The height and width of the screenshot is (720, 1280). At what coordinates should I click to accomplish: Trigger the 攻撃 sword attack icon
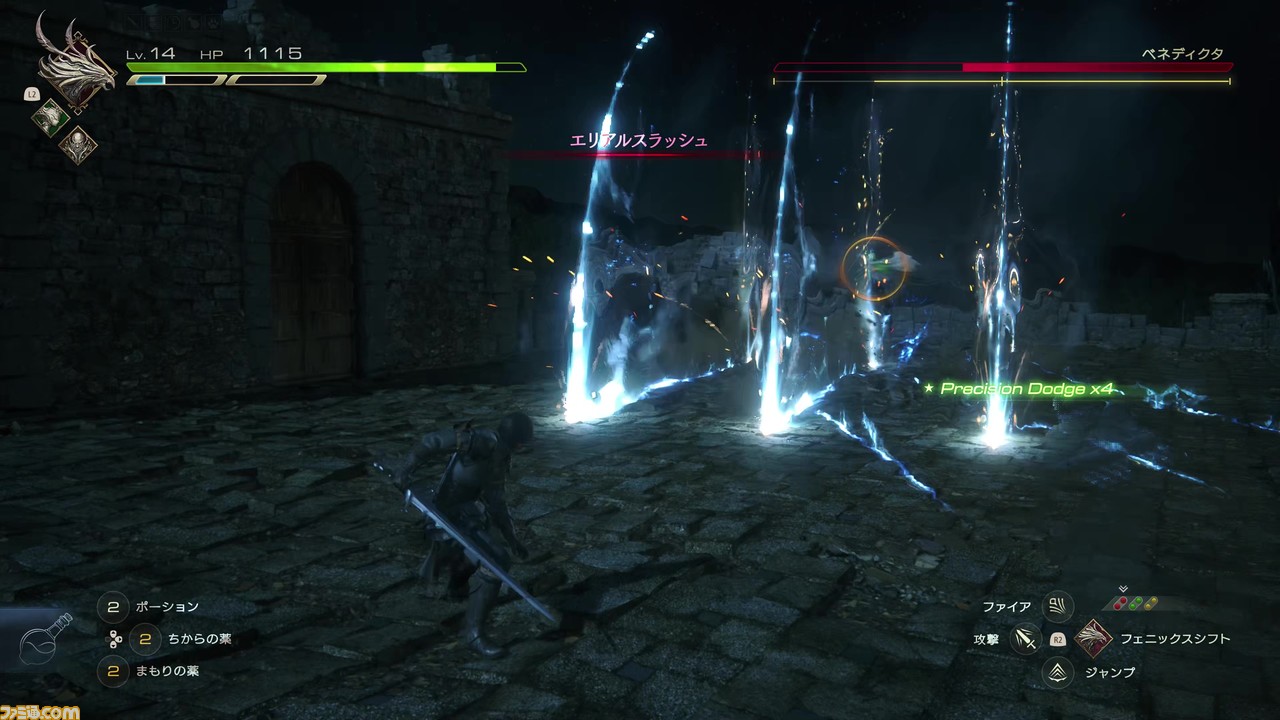pos(1025,639)
